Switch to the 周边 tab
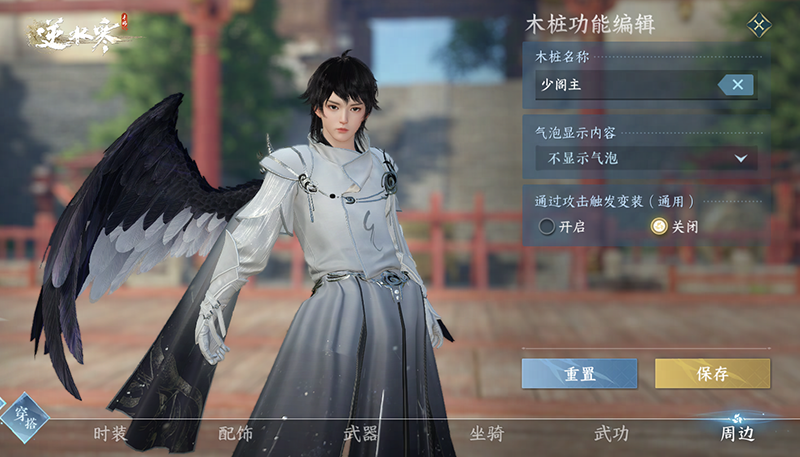 [737, 434]
